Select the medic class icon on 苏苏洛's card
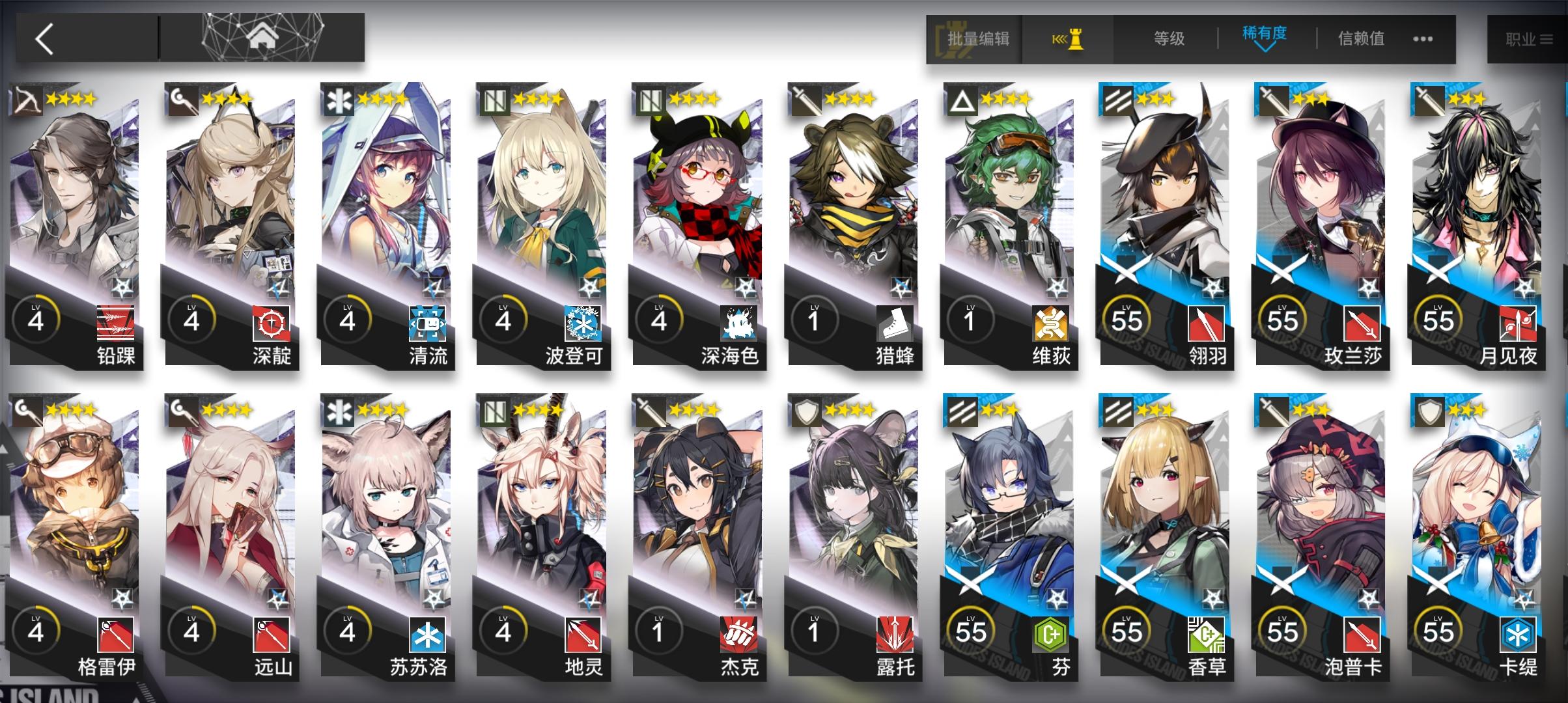1568x703 pixels. click(339, 412)
